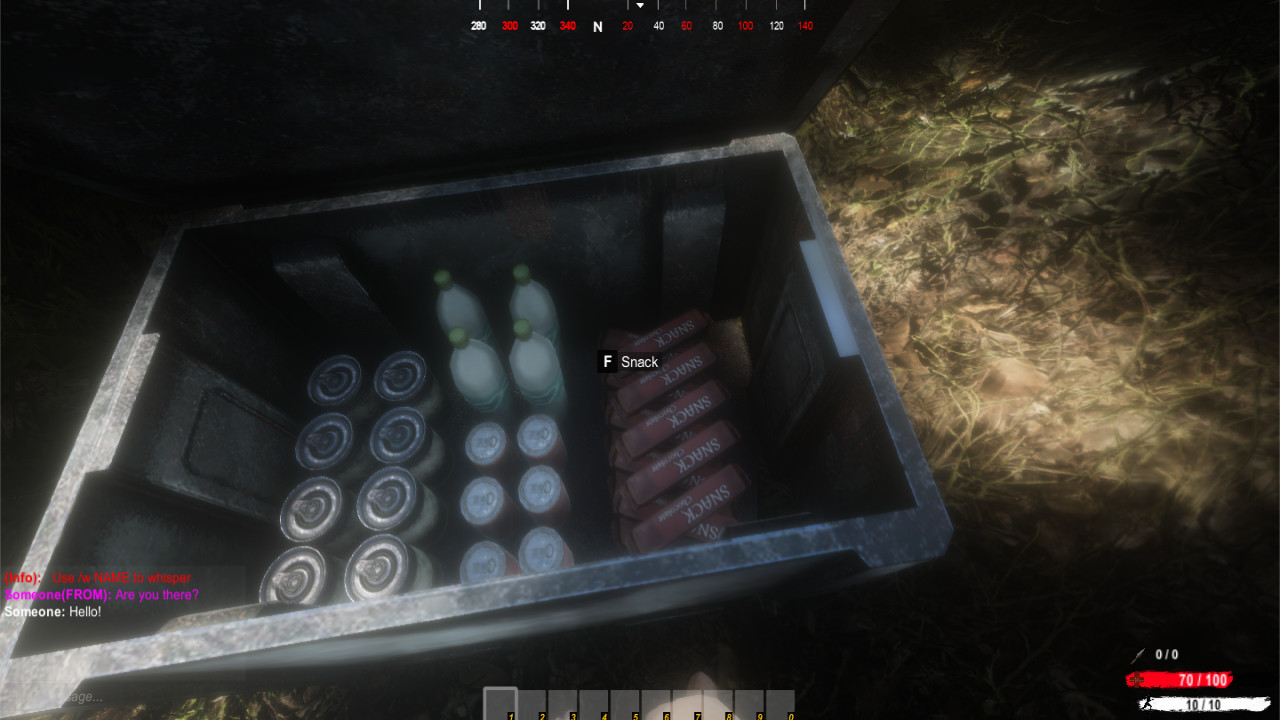Click the health cross icon
The image size is (1280, 720).
click(1137, 679)
